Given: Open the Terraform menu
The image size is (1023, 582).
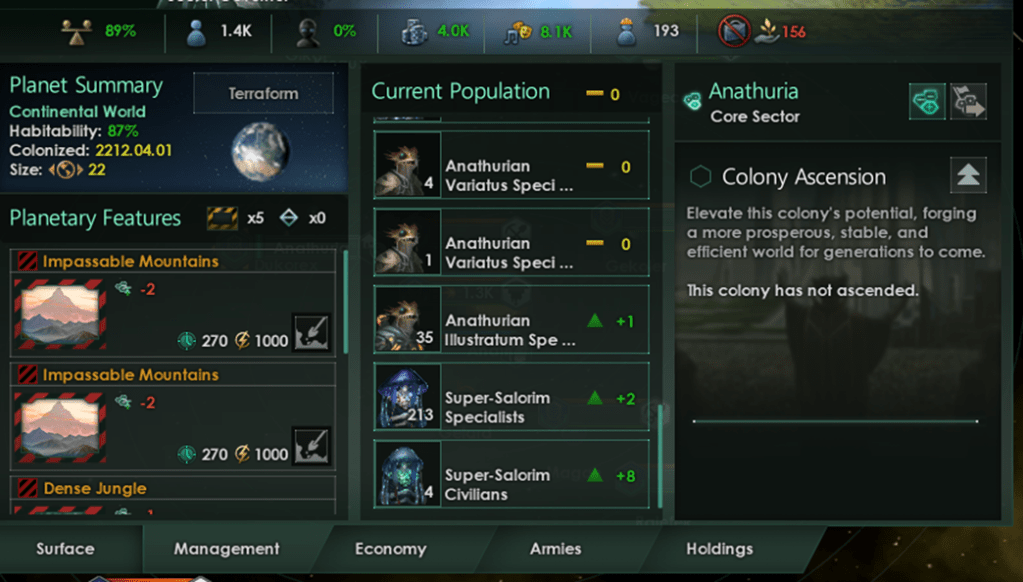Looking at the screenshot, I should 263,94.
